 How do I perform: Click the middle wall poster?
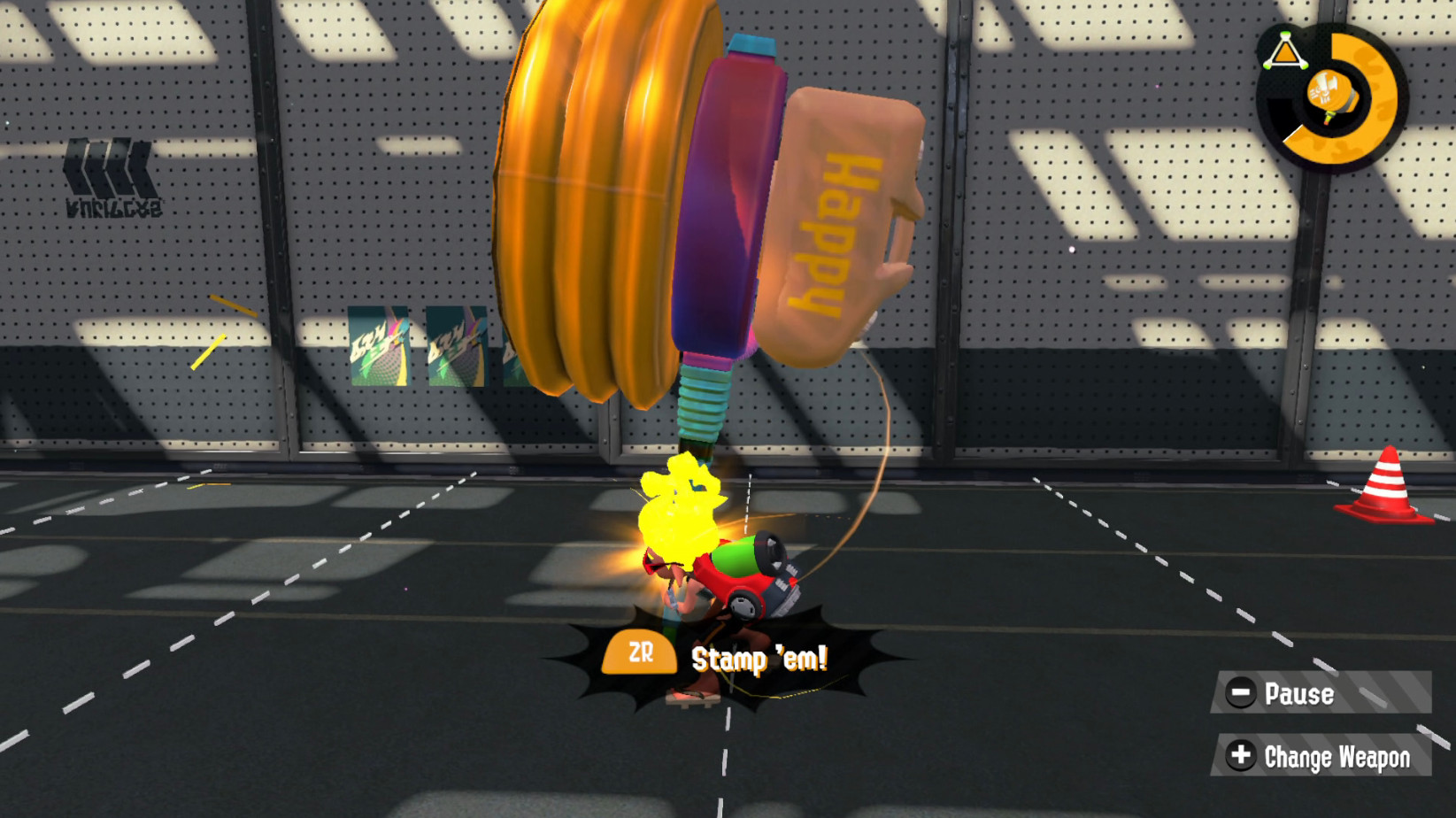(456, 345)
